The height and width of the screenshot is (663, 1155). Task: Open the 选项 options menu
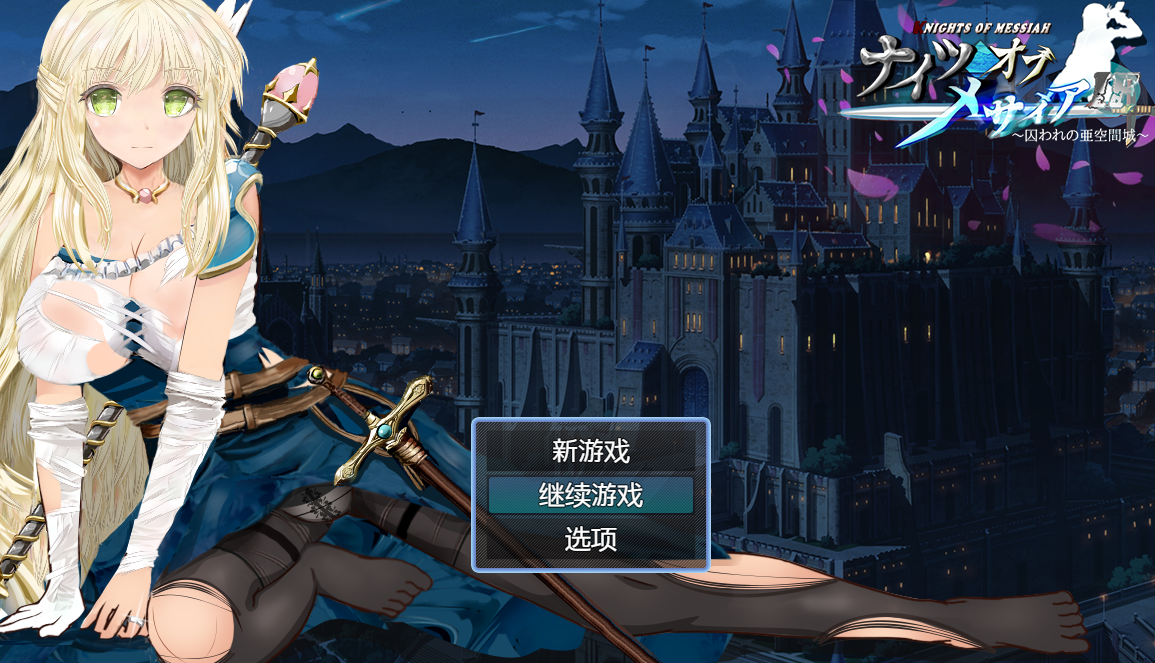point(591,540)
